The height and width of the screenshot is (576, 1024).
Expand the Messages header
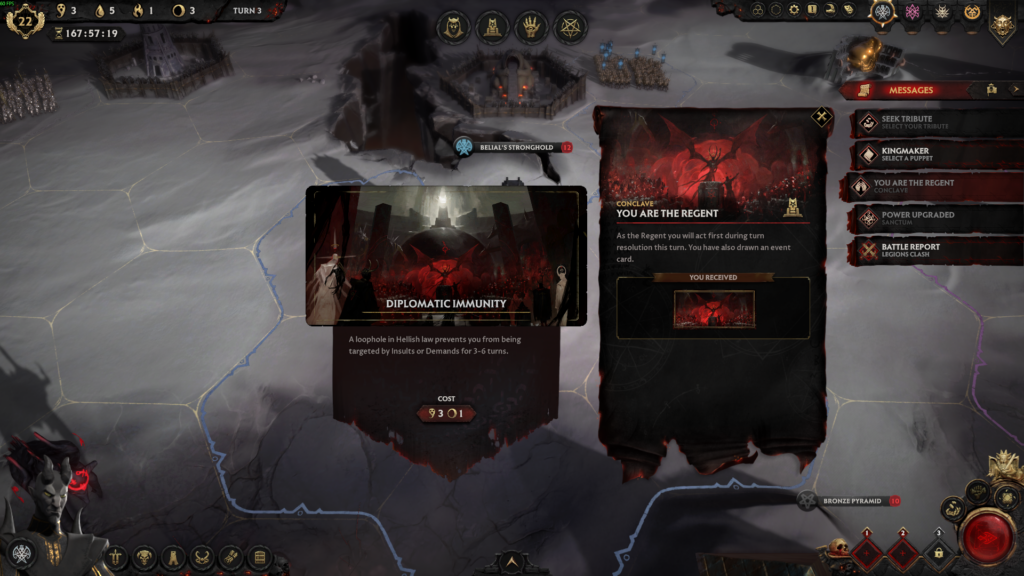click(x=910, y=90)
